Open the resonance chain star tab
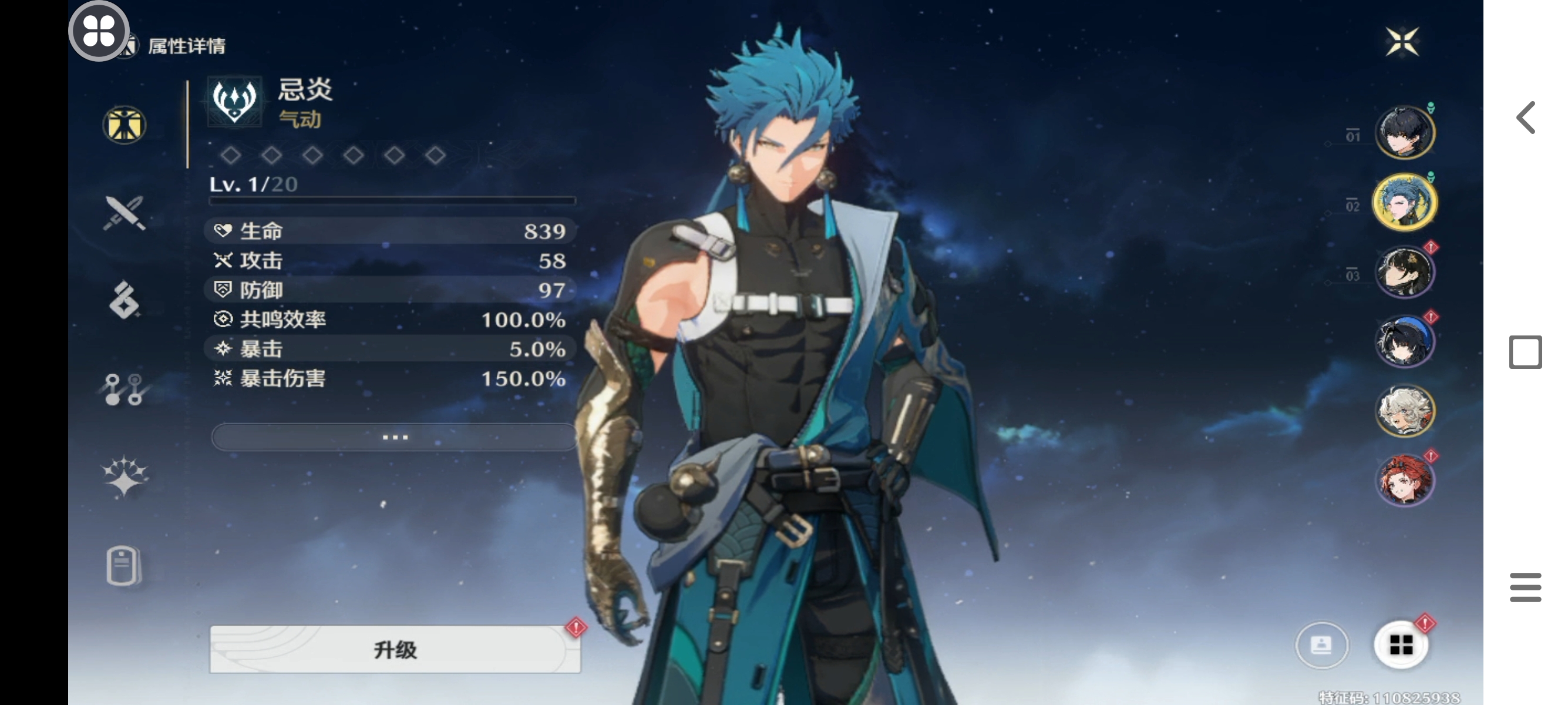 [x=124, y=476]
